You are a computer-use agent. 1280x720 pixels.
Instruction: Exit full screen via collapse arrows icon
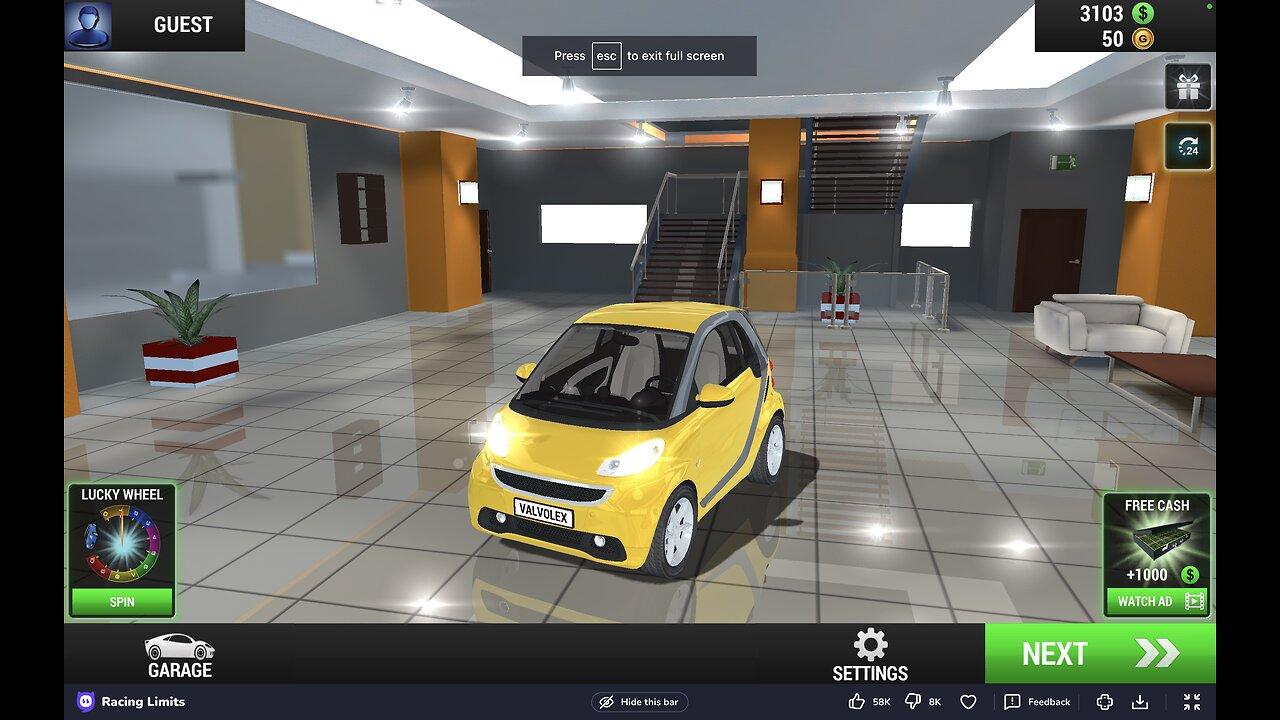1192,702
